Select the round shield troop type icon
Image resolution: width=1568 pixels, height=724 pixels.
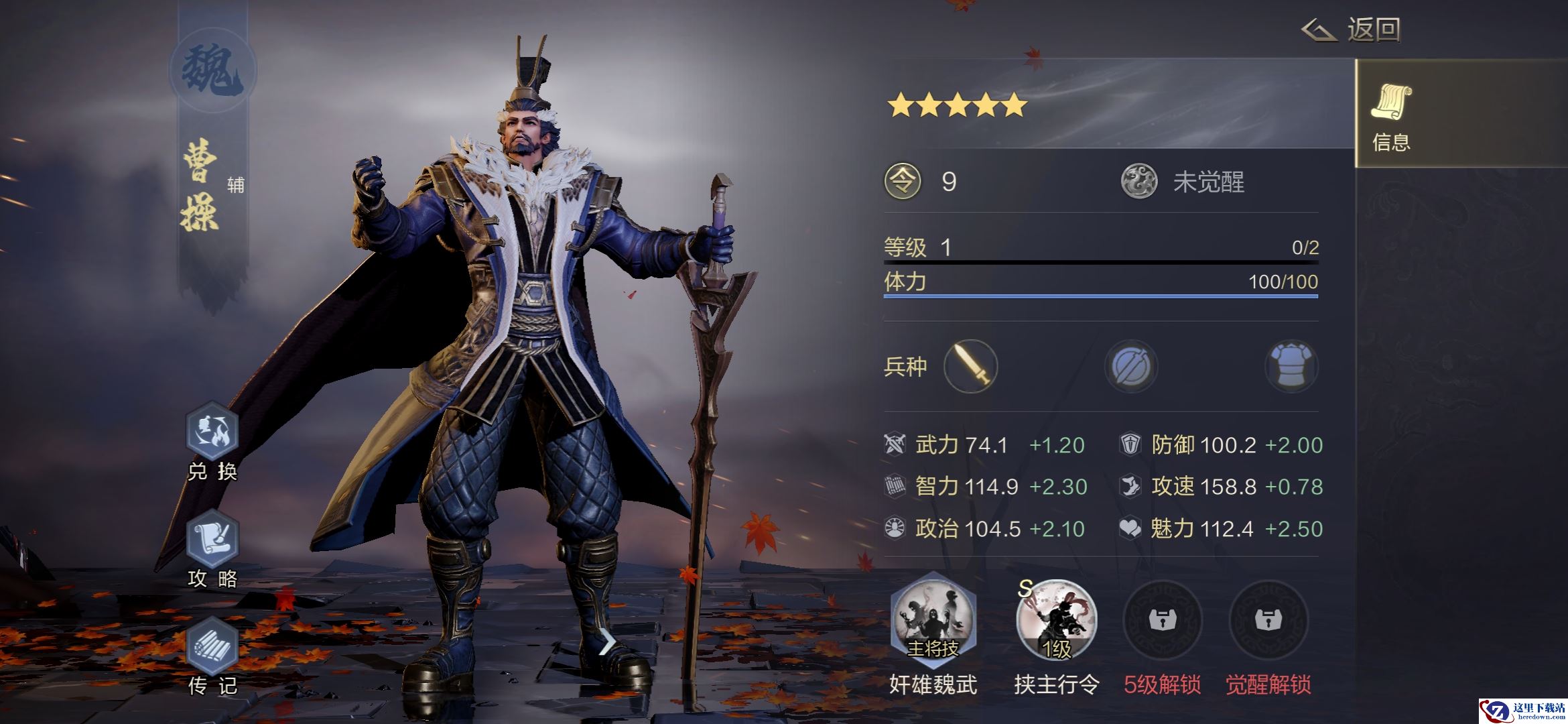click(1131, 366)
